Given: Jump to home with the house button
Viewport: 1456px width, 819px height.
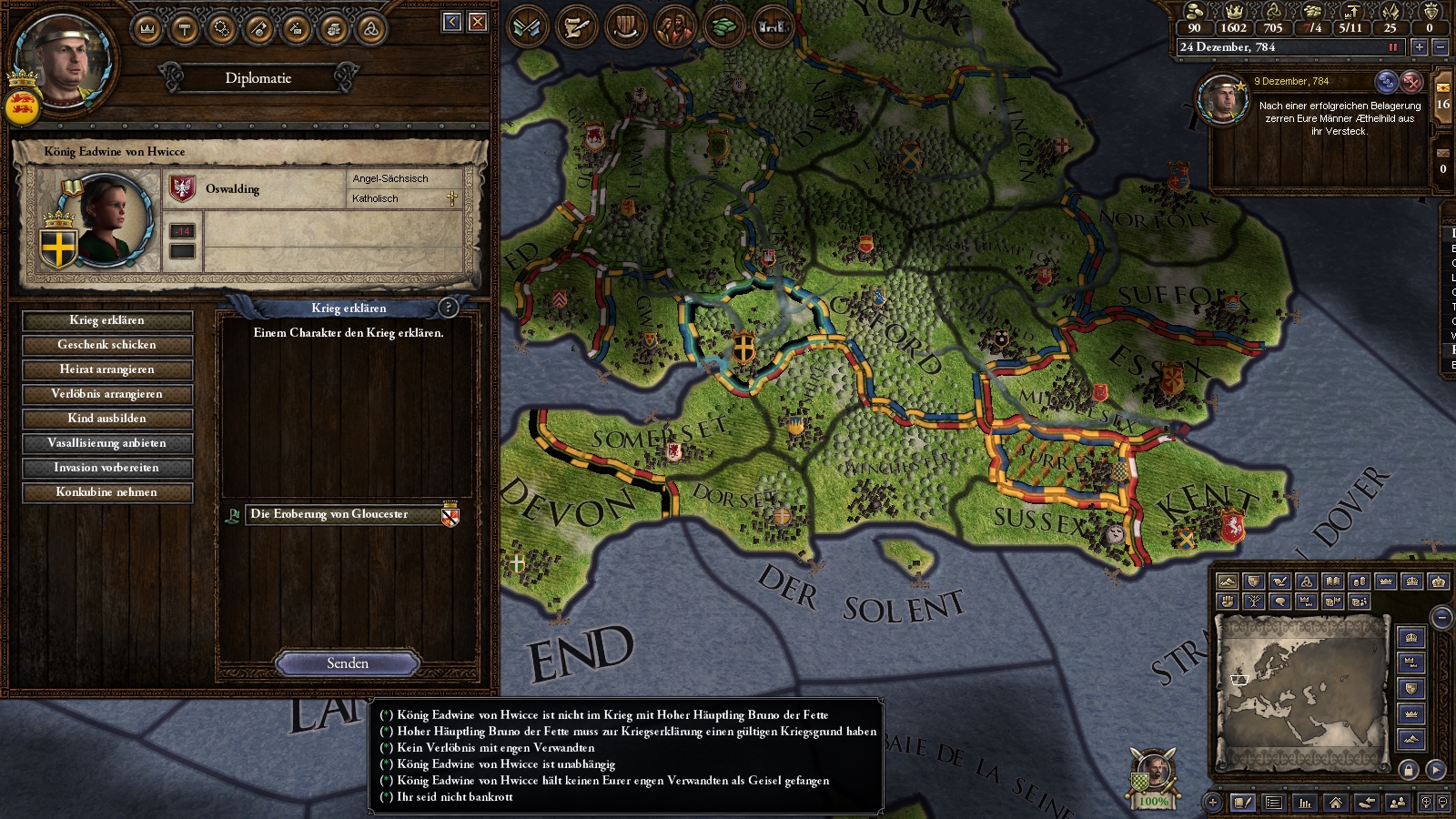Looking at the screenshot, I should [x=1336, y=803].
